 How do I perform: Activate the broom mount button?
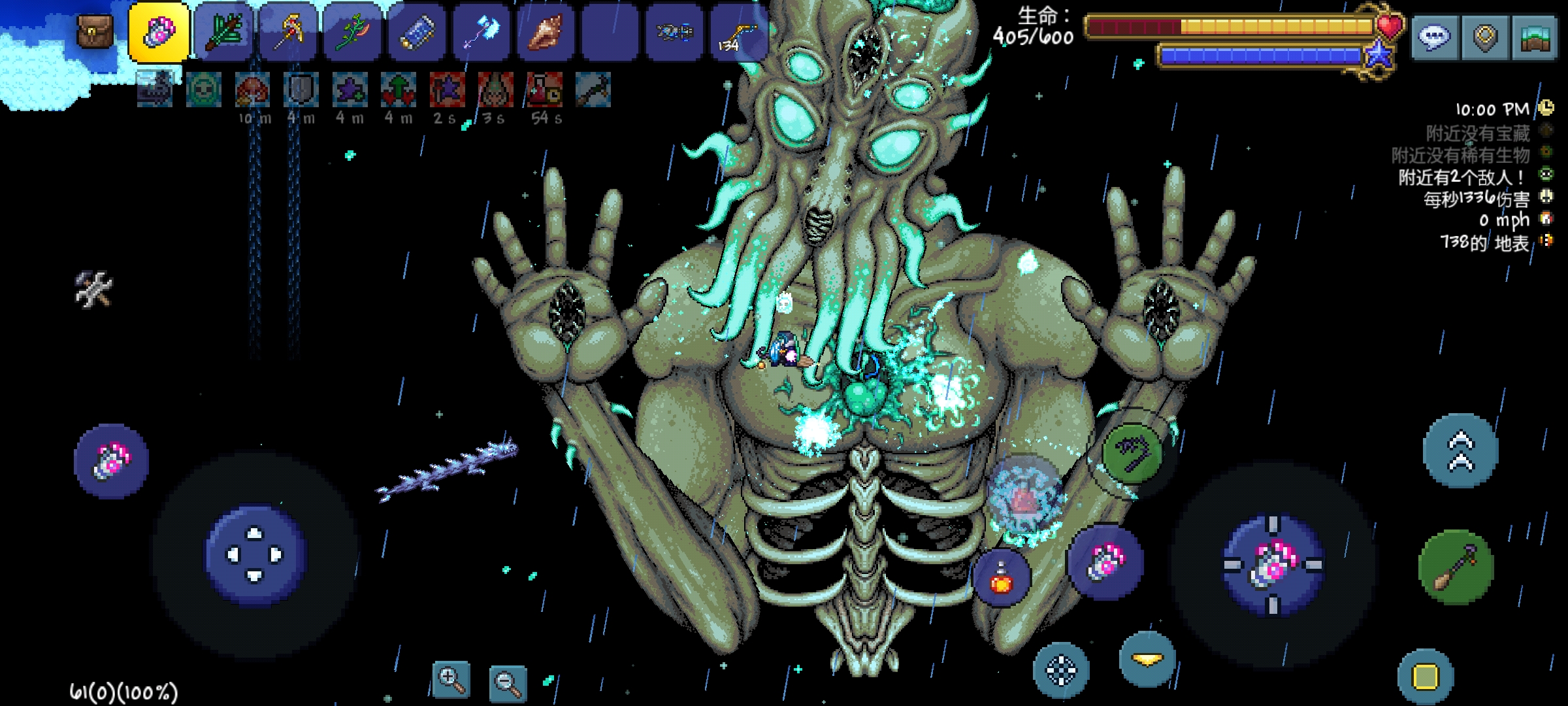click(x=1456, y=567)
